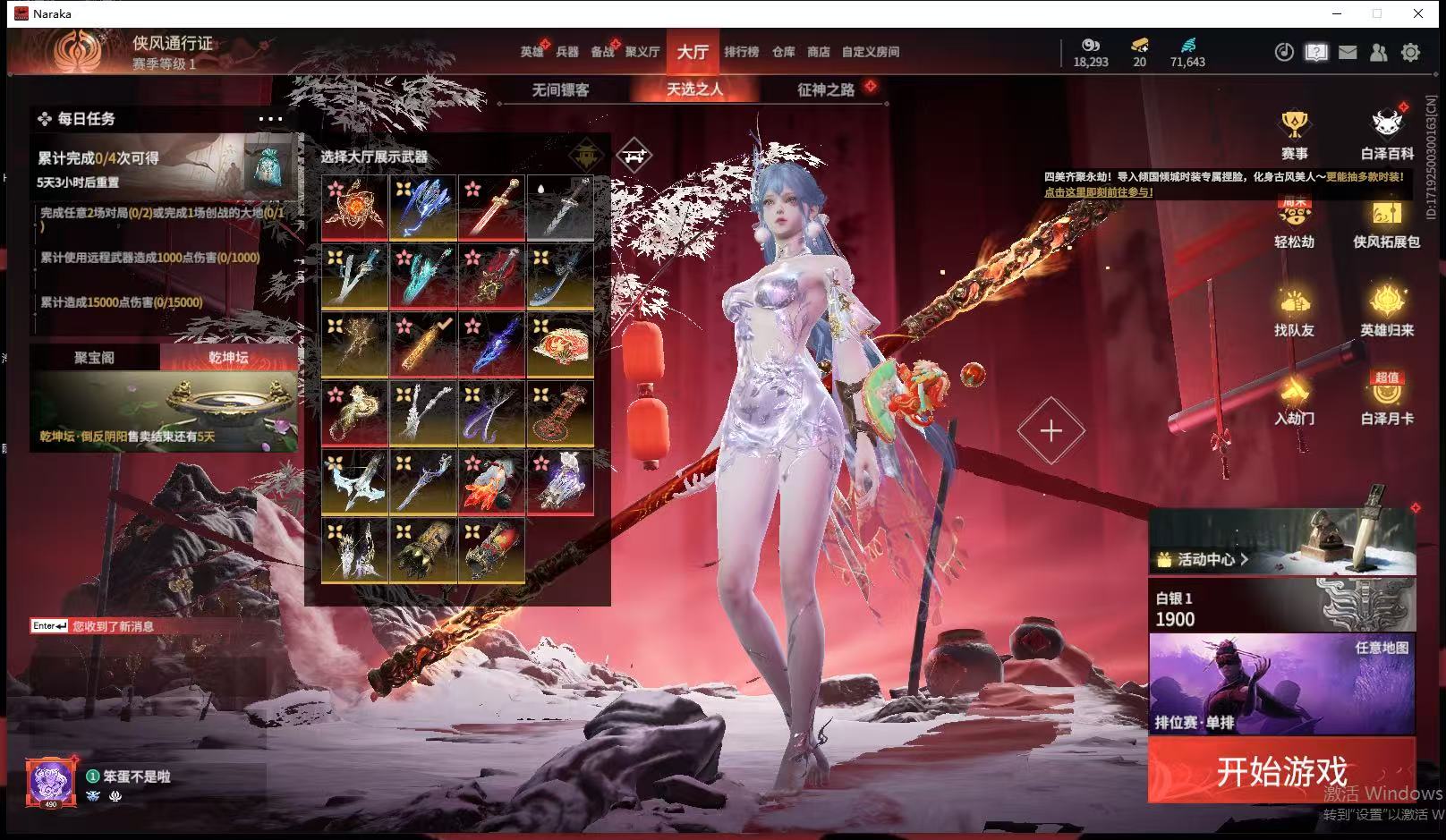Switch to the 征神之路 tab
This screenshot has width=1446, height=840.
(x=826, y=89)
